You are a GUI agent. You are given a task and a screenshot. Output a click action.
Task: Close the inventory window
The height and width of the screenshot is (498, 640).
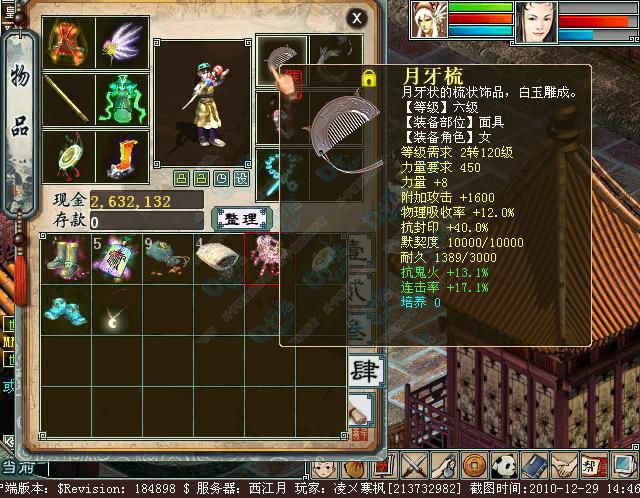[357, 17]
